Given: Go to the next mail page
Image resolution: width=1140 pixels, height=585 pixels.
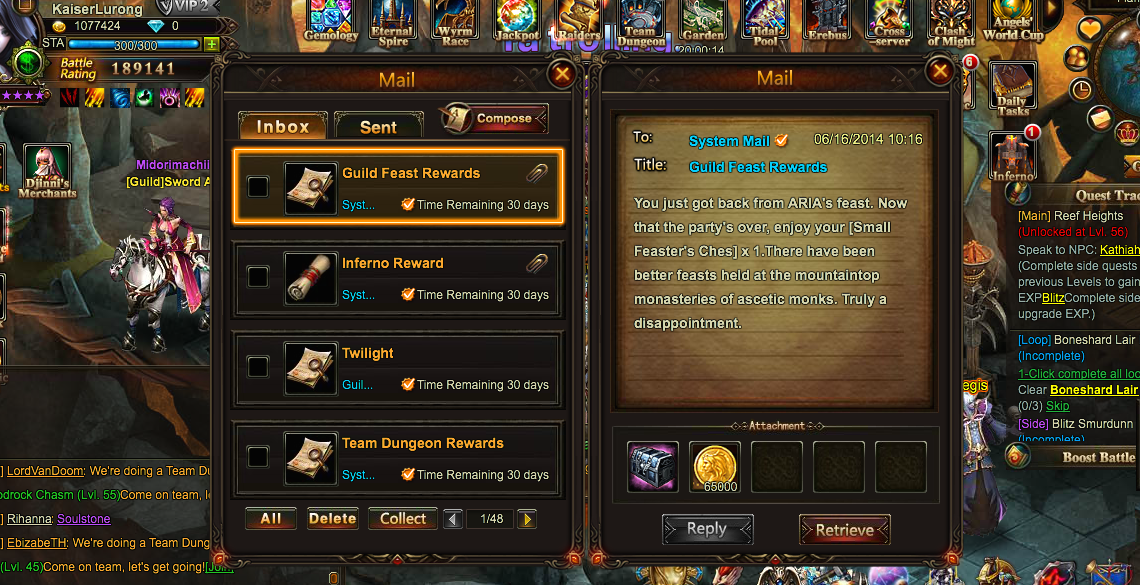Looking at the screenshot, I should click(x=527, y=519).
